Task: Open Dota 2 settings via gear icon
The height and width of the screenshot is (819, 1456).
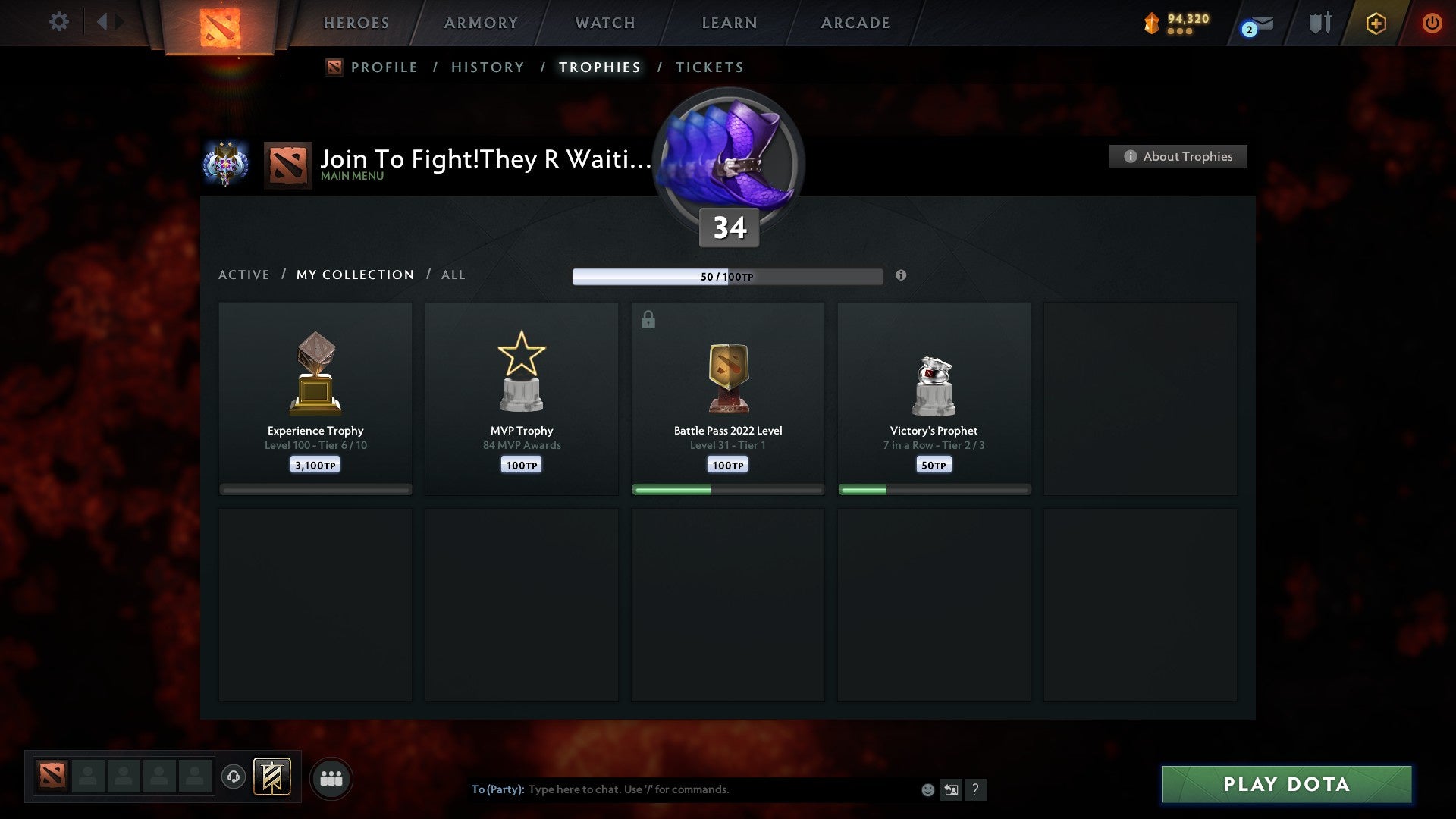Action: point(58,22)
